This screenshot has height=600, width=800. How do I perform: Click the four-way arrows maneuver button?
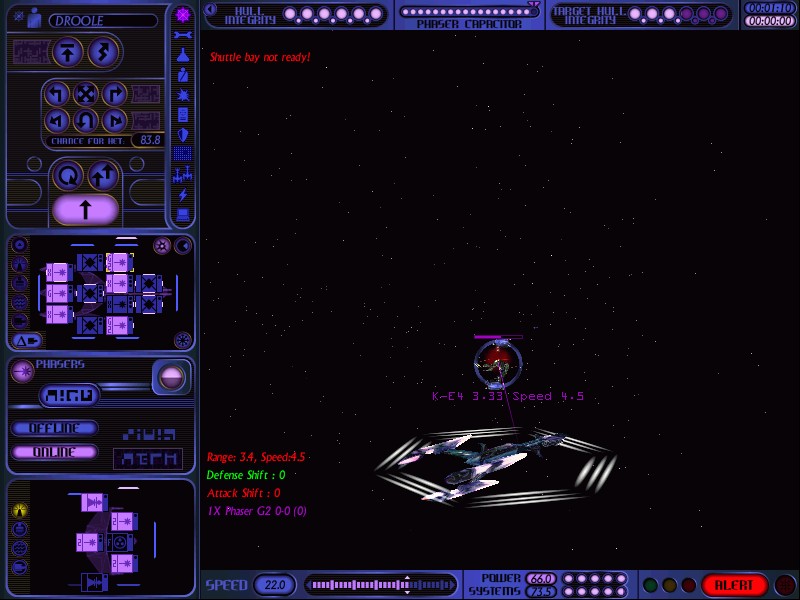pyautogui.click(x=86, y=95)
